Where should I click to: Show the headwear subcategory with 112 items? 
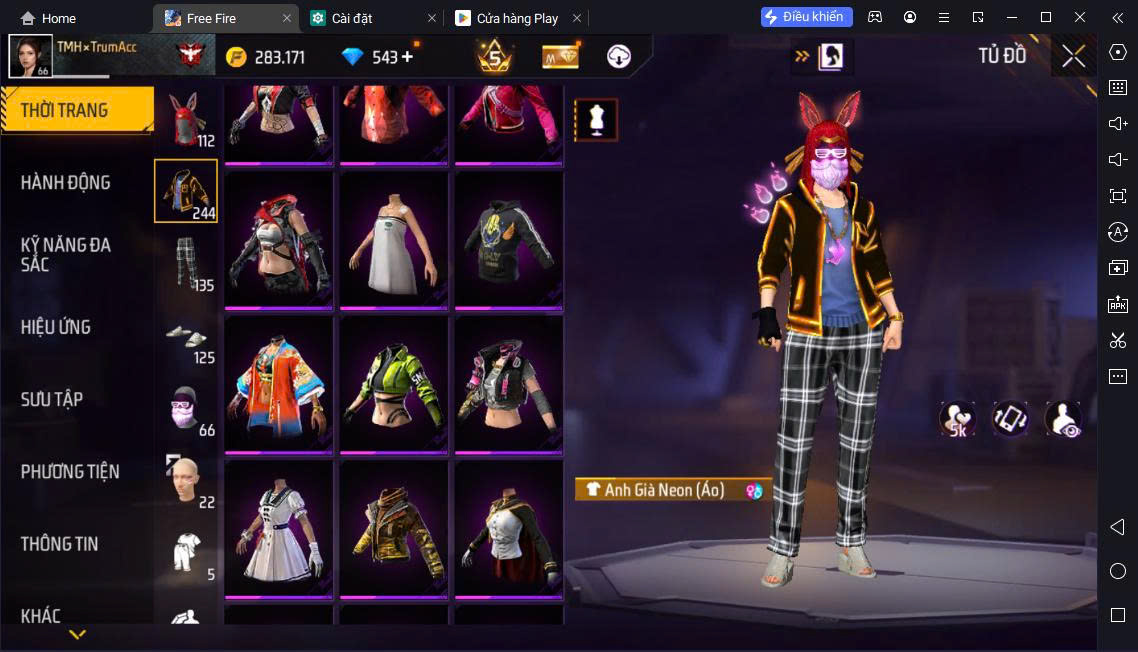click(186, 120)
